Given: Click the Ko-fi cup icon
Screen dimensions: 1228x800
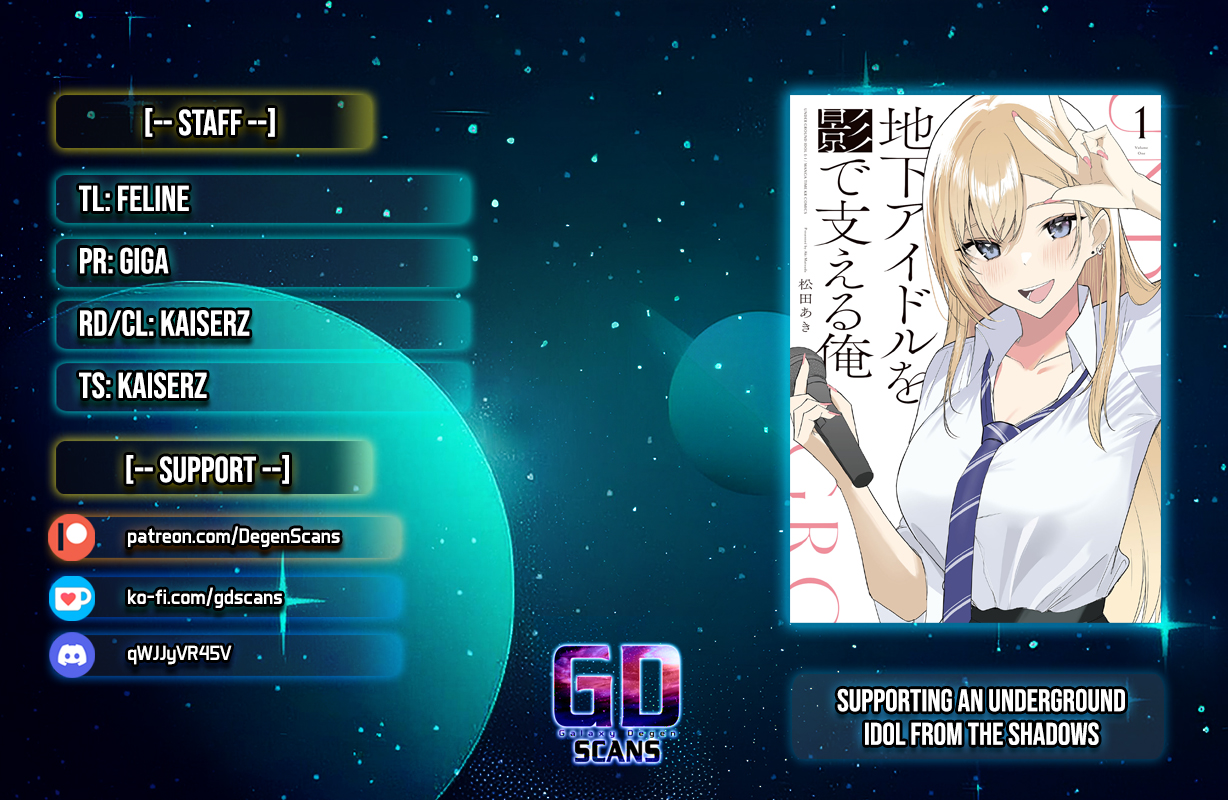Looking at the screenshot, I should tap(72, 598).
